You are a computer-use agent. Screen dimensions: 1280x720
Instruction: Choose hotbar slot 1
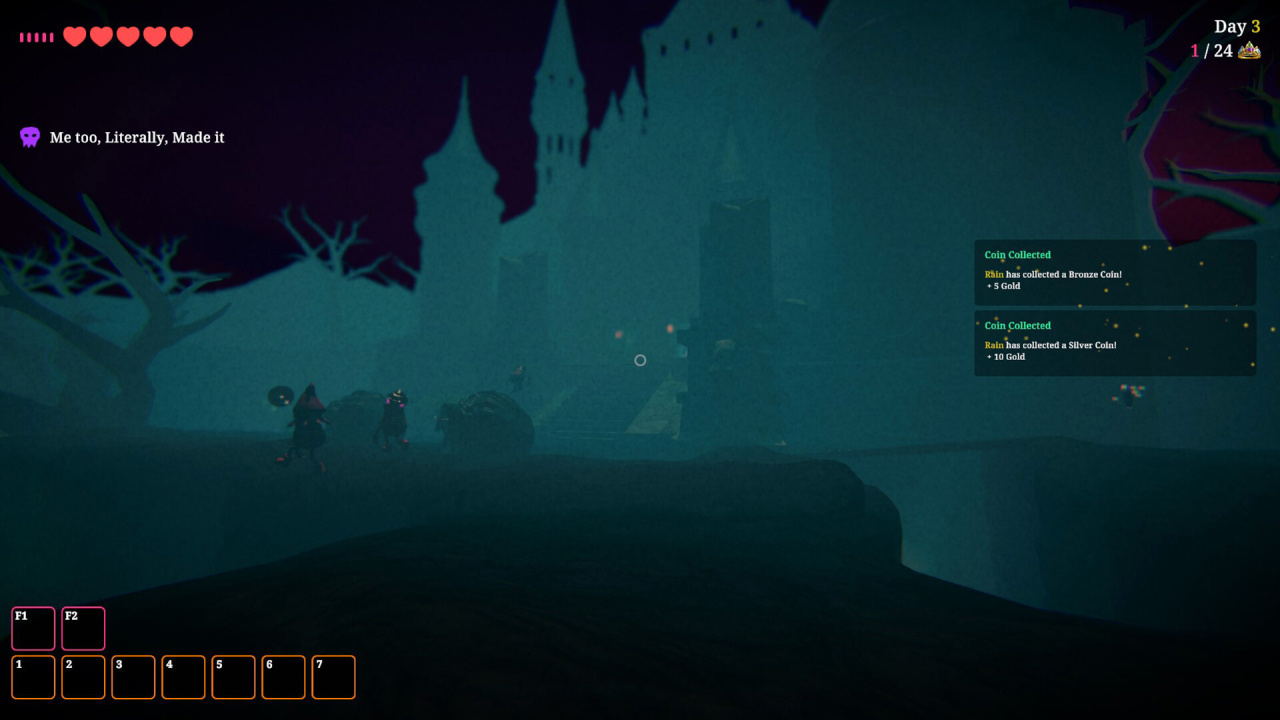pos(33,677)
